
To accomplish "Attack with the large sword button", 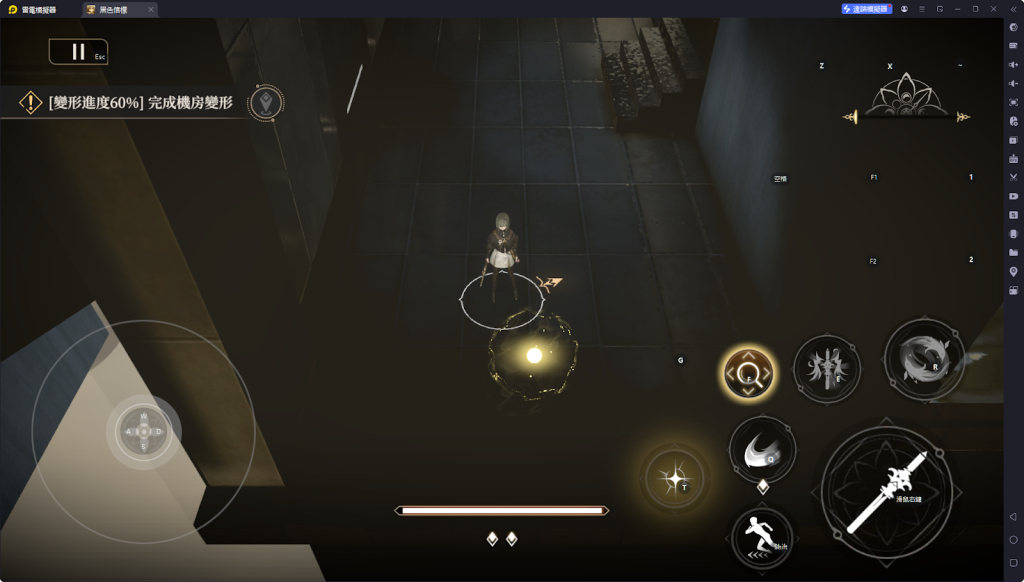I will pyautogui.click(x=886, y=492).
